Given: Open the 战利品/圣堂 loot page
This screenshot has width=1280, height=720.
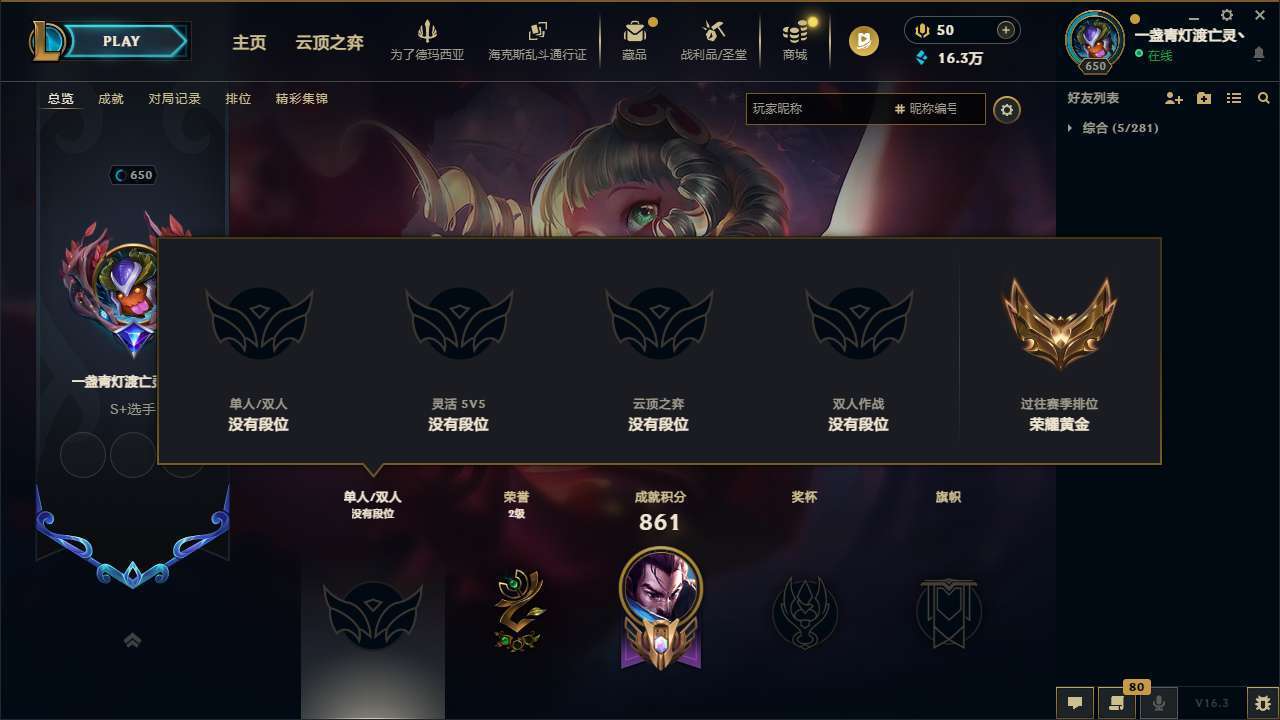Looking at the screenshot, I should click(x=712, y=40).
